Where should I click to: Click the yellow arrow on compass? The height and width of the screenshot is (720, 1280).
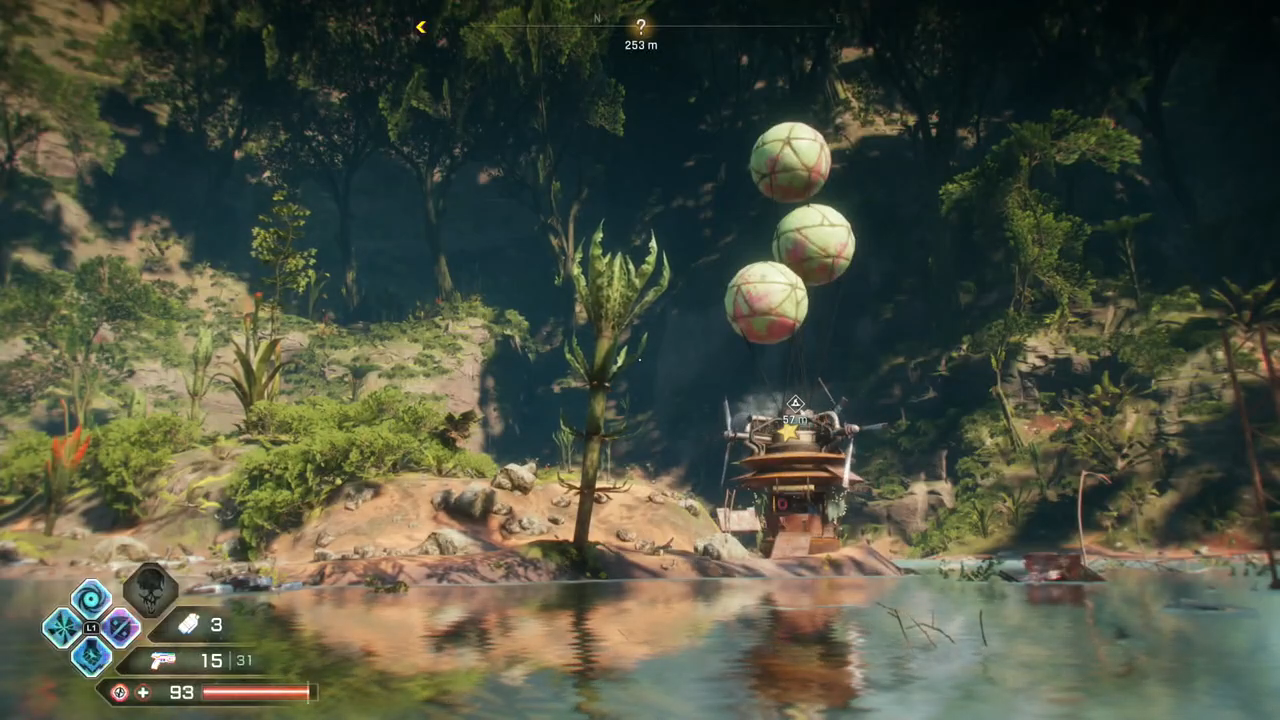(x=421, y=27)
